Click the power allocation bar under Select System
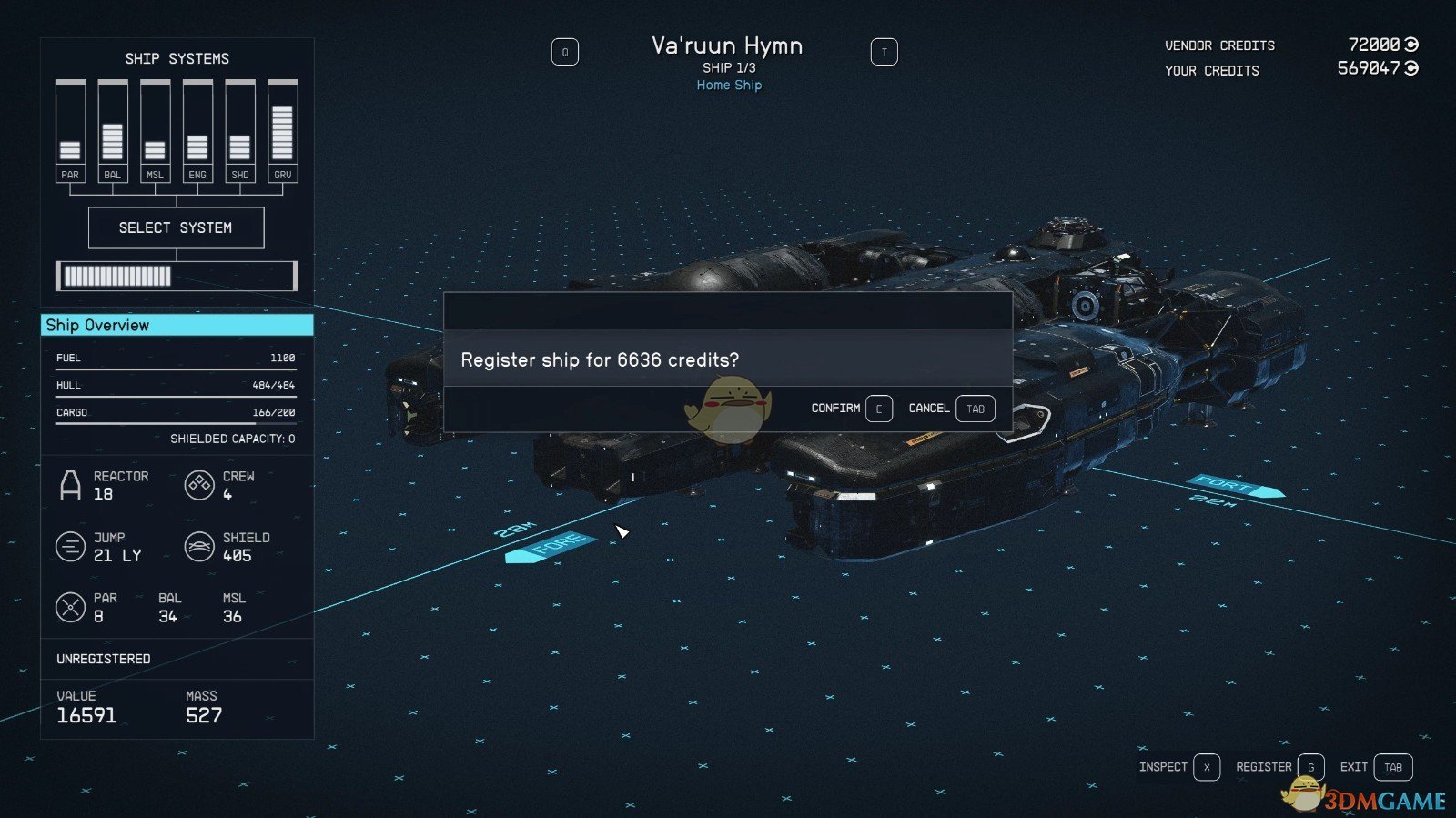 (x=177, y=275)
